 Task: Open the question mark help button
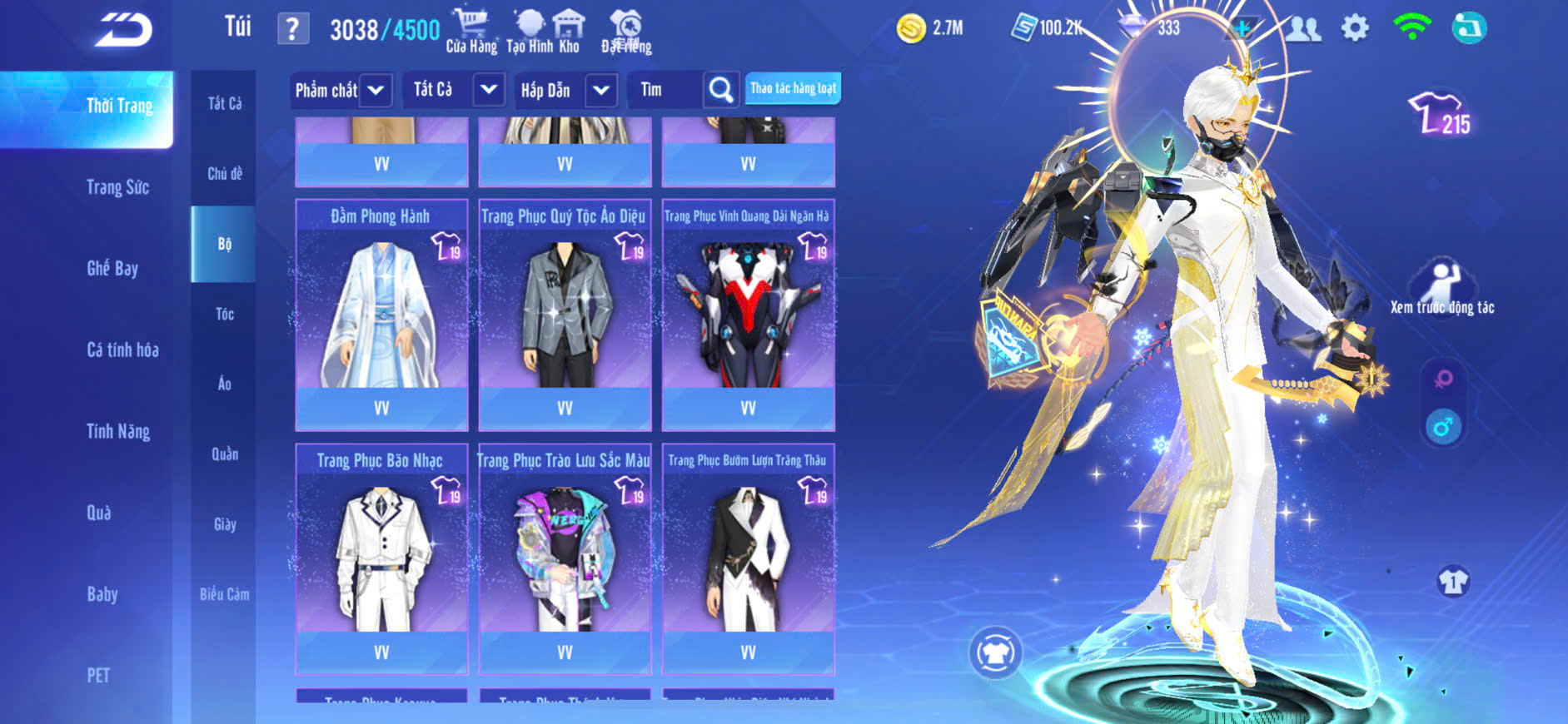click(x=292, y=29)
